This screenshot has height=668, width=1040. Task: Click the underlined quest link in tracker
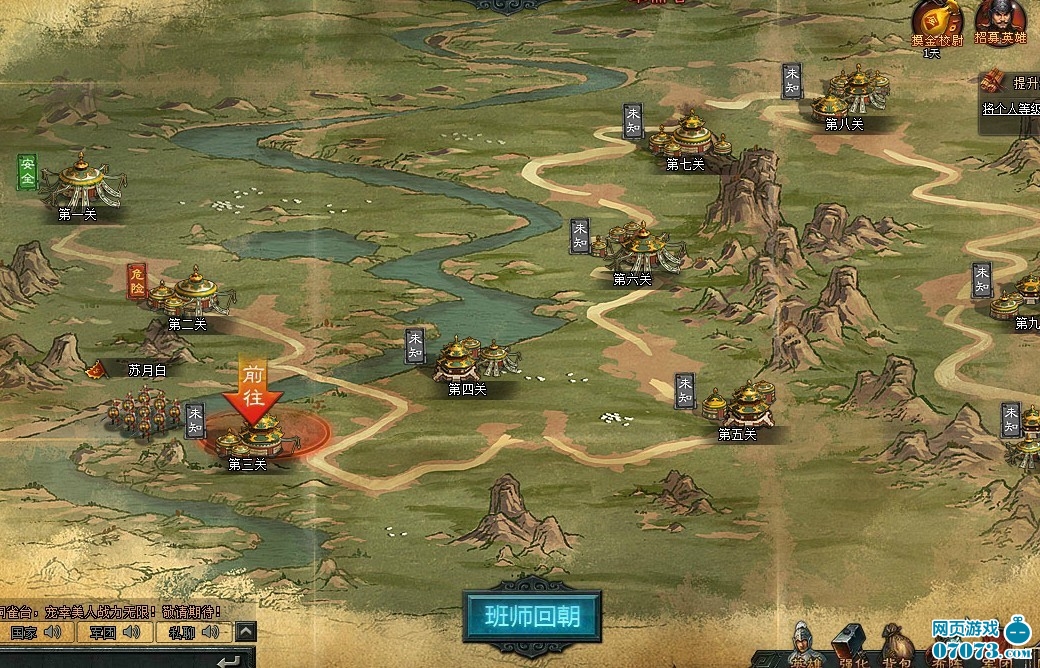pos(1010,109)
